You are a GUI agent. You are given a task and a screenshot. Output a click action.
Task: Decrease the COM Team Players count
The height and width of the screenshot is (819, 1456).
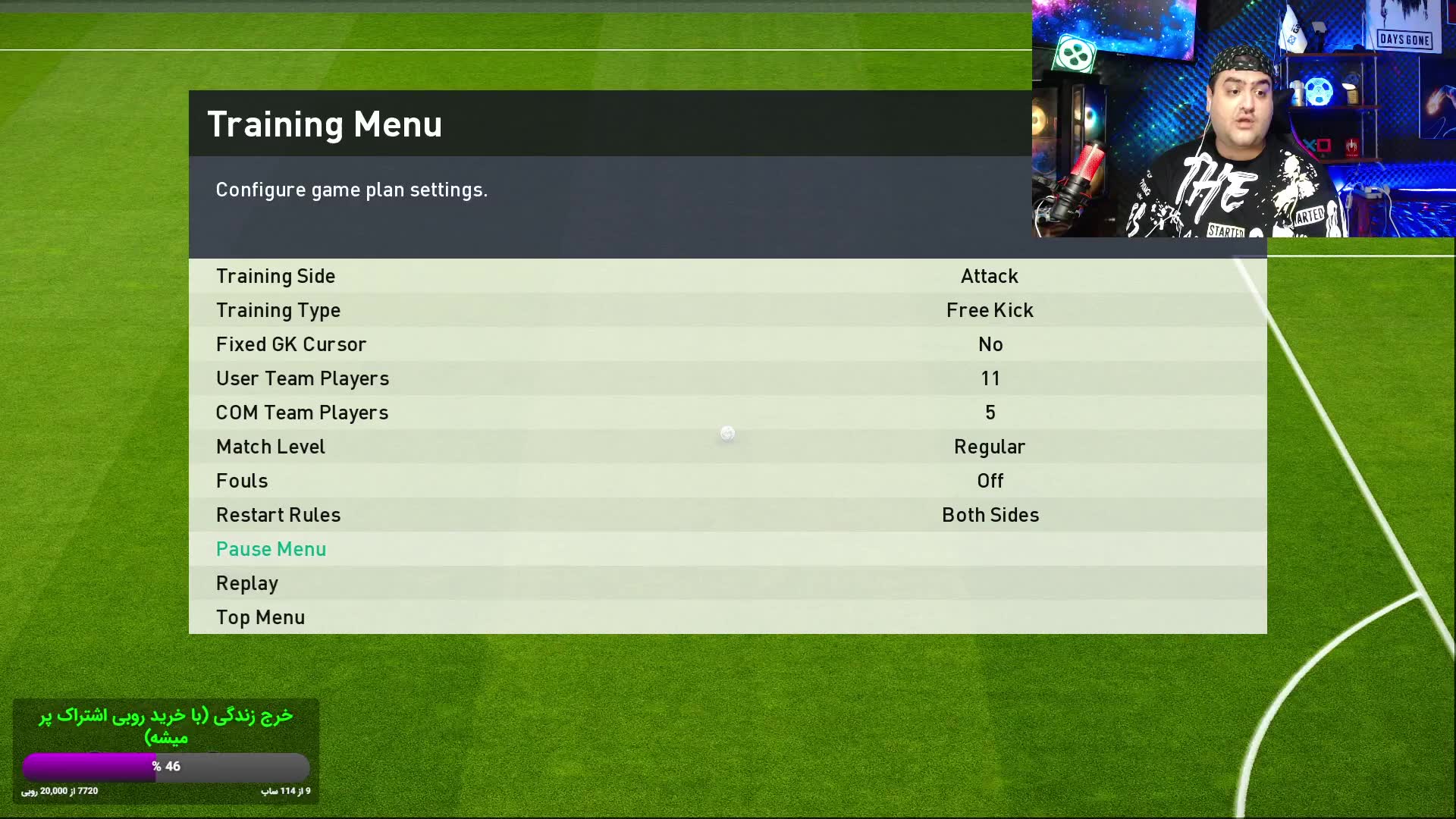[x=990, y=413]
